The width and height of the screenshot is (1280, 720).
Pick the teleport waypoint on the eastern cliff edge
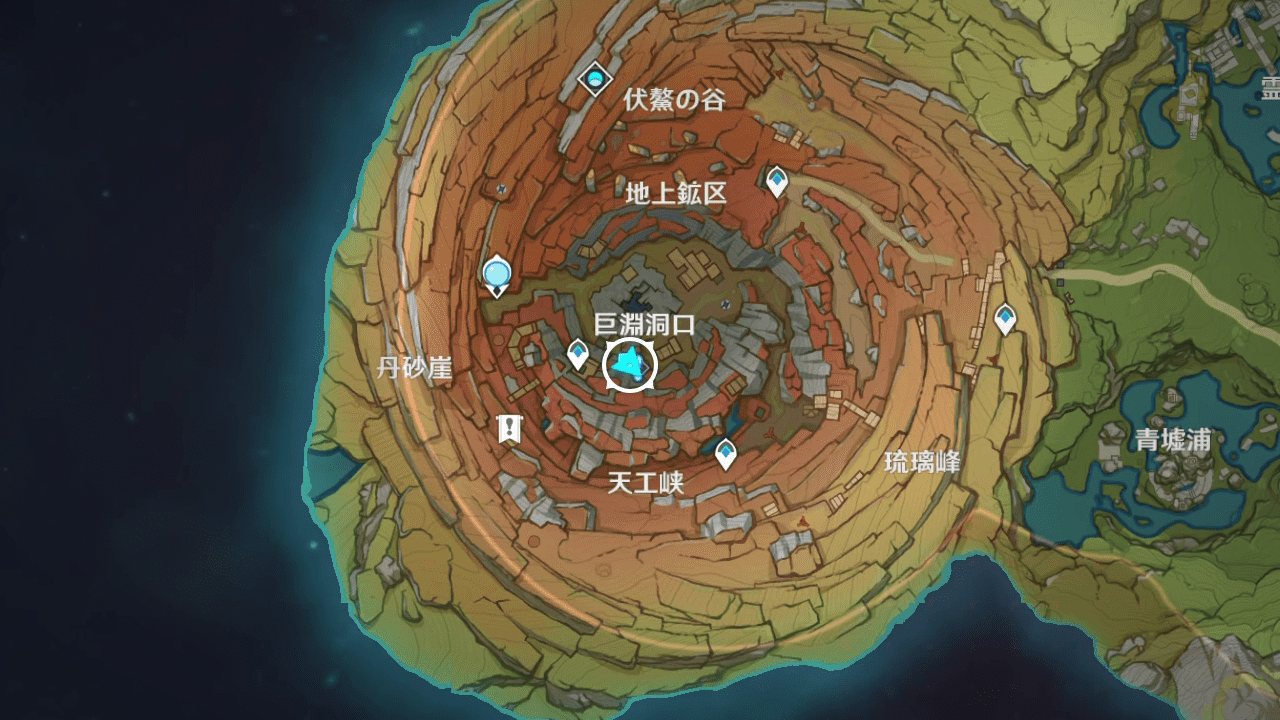tap(1005, 319)
